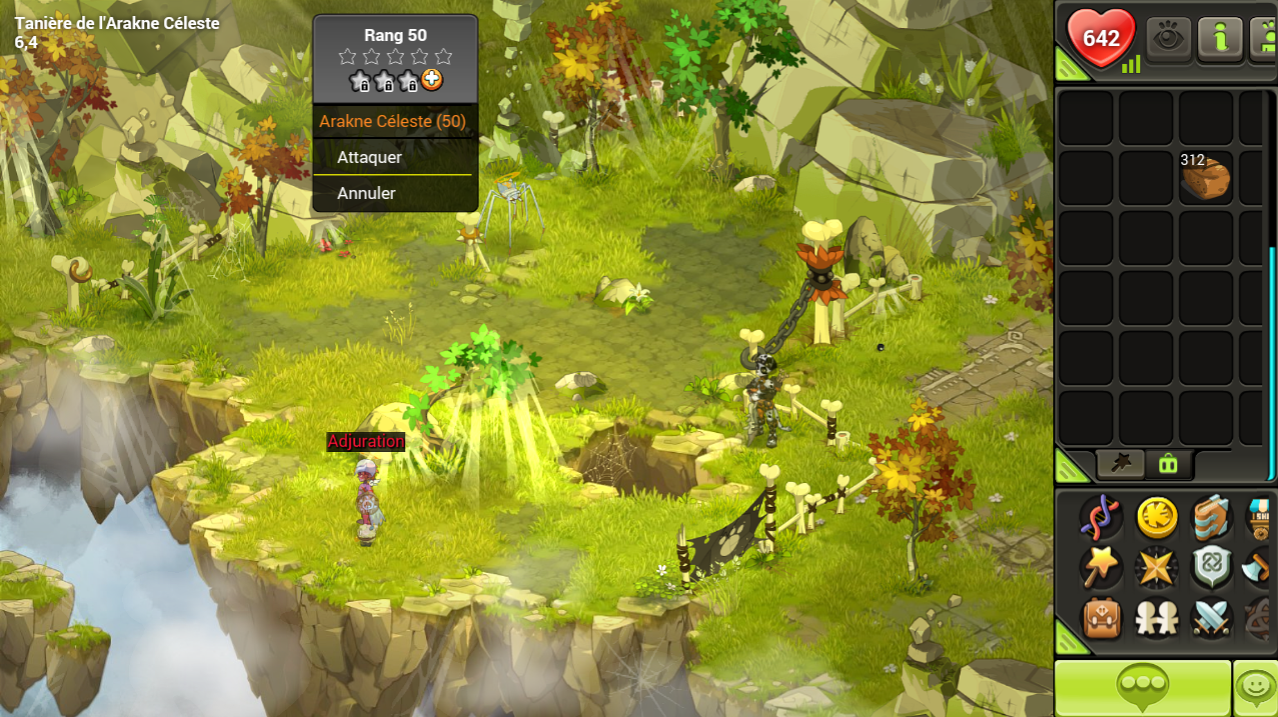Open the book with arrows icon
Screen dimensions: 1278x717
tap(1210, 517)
